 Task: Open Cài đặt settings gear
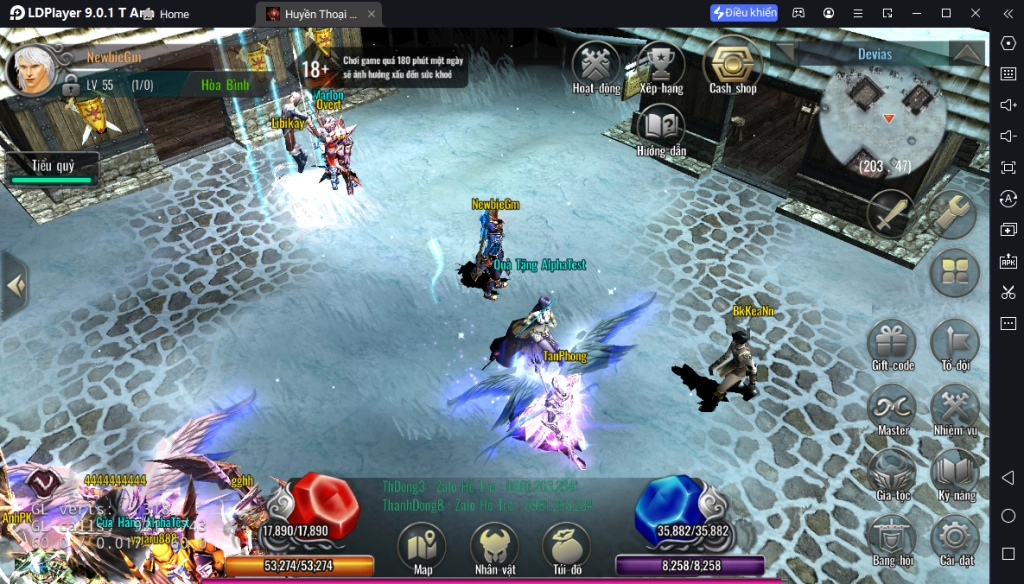tap(954, 538)
